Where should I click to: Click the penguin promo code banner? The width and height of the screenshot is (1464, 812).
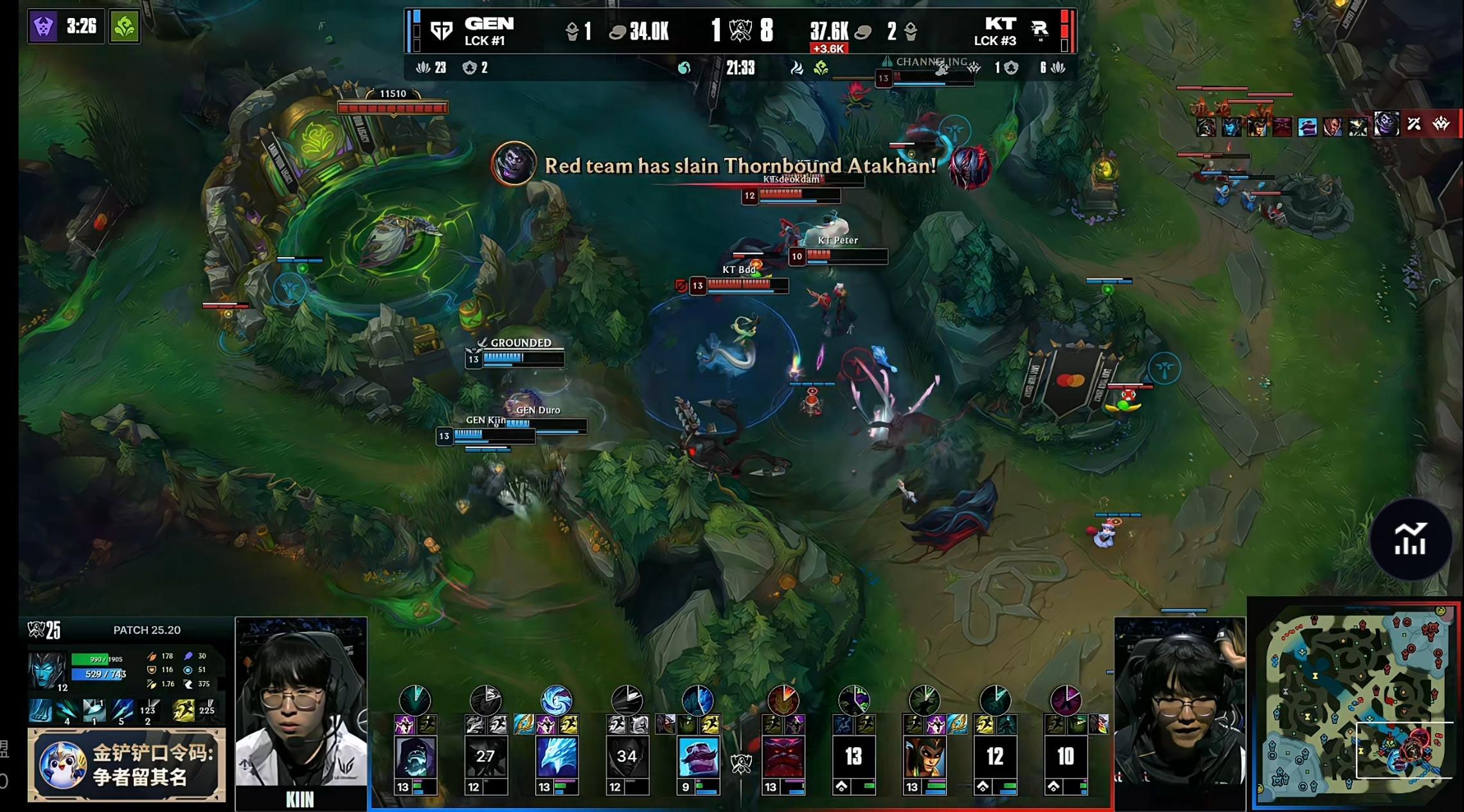[x=127, y=764]
